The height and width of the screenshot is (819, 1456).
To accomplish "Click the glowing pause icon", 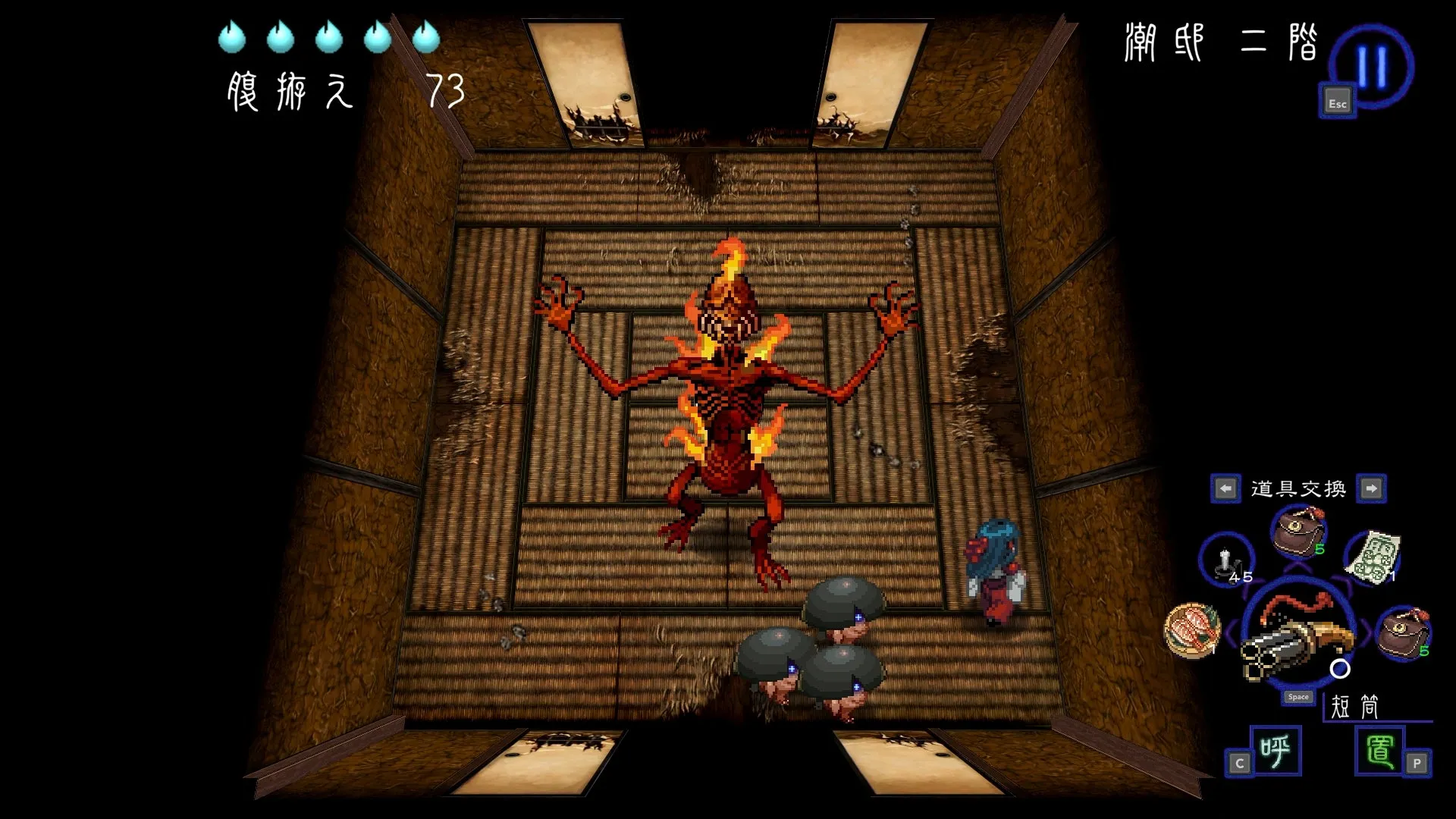I will click(x=1373, y=64).
